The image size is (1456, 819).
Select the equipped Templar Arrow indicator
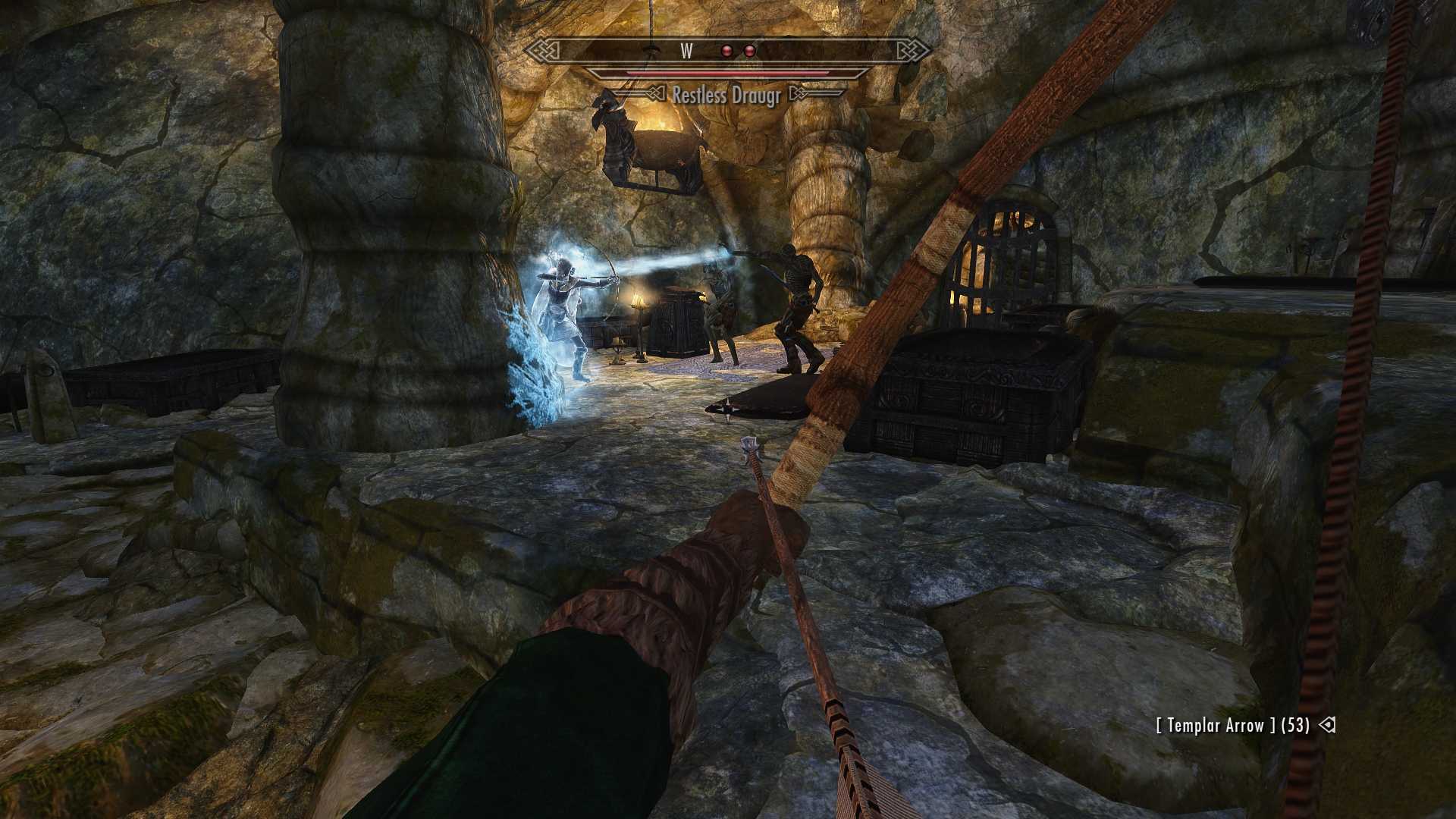click(x=1232, y=725)
